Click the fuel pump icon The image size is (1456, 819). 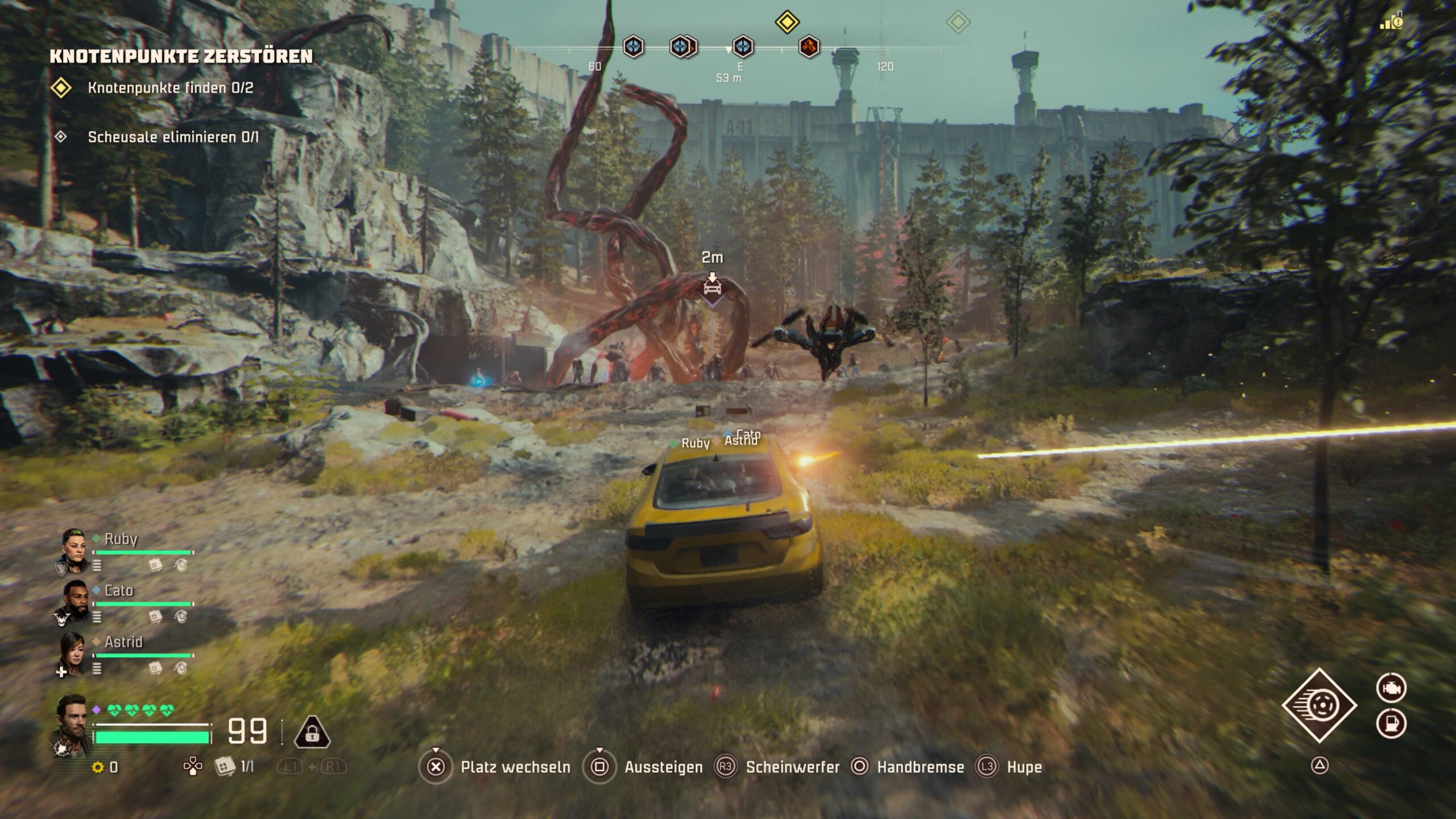coord(1391,723)
